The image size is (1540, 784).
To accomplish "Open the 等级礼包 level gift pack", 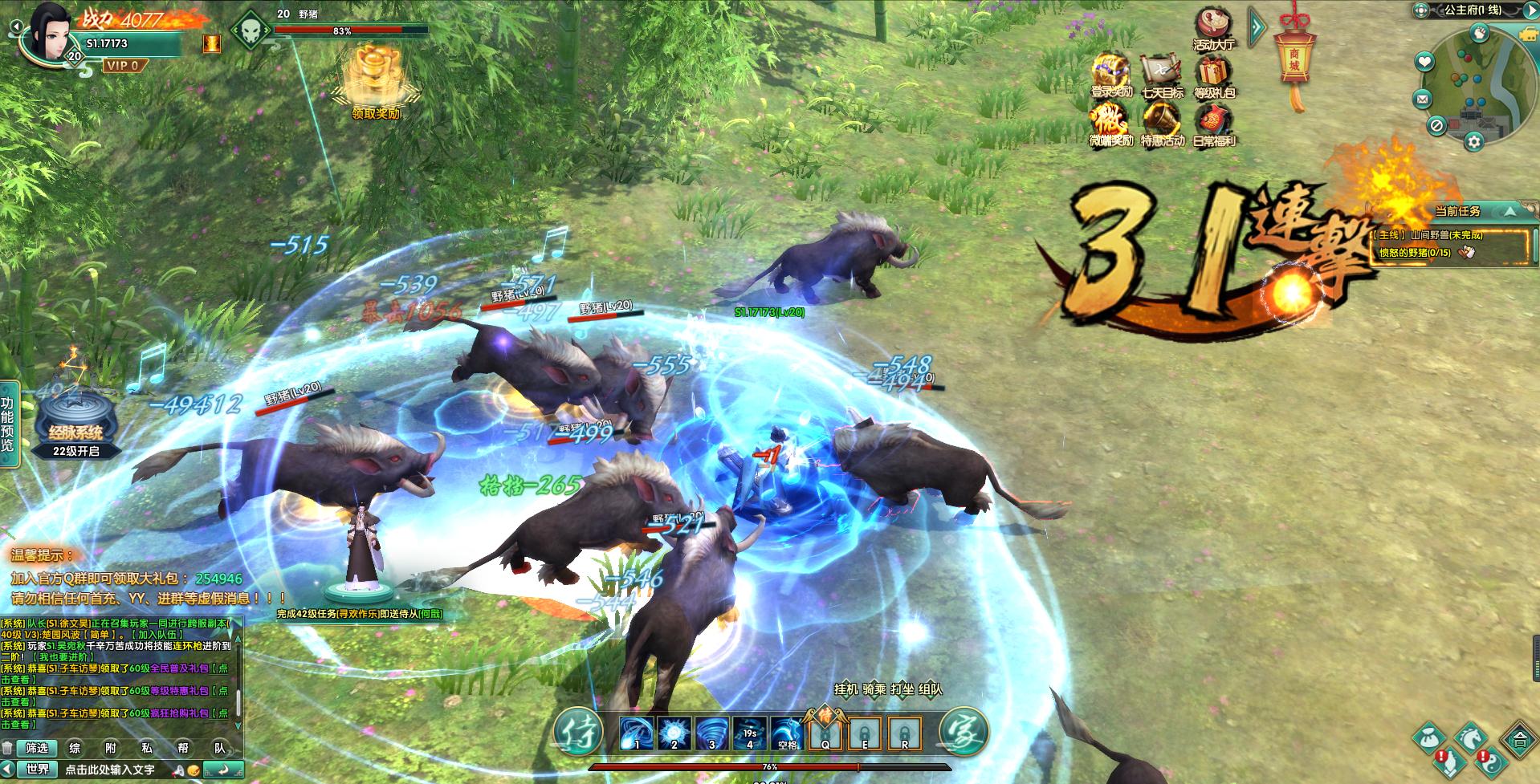I will (1213, 76).
